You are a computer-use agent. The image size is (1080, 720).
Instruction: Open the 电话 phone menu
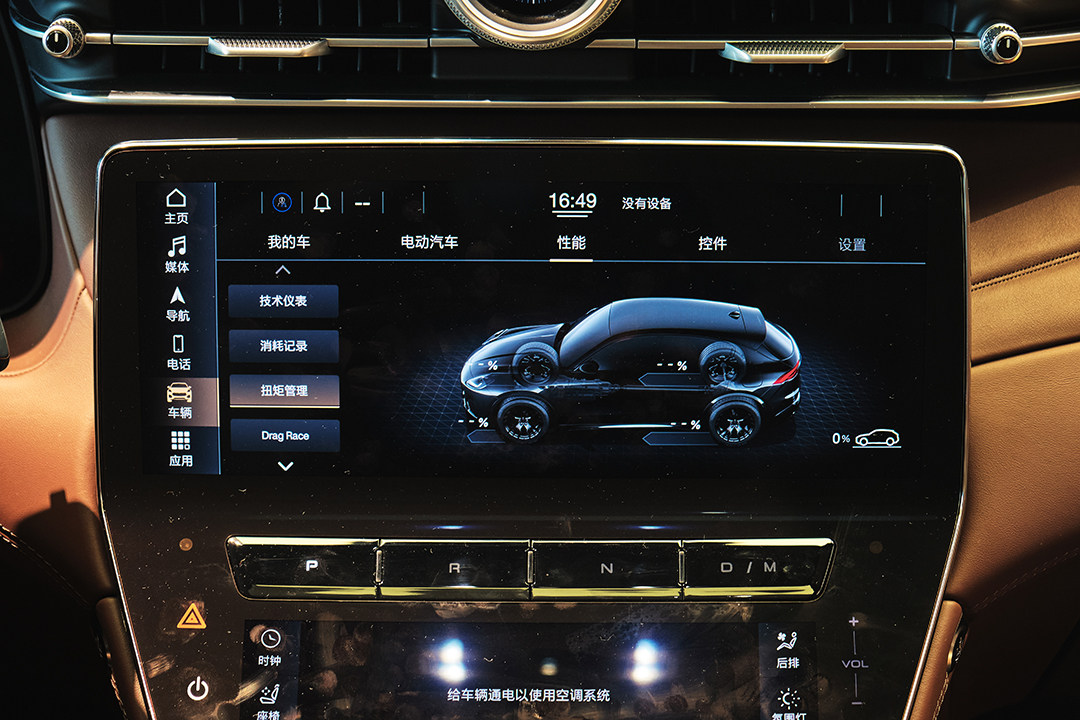pyautogui.click(x=178, y=352)
